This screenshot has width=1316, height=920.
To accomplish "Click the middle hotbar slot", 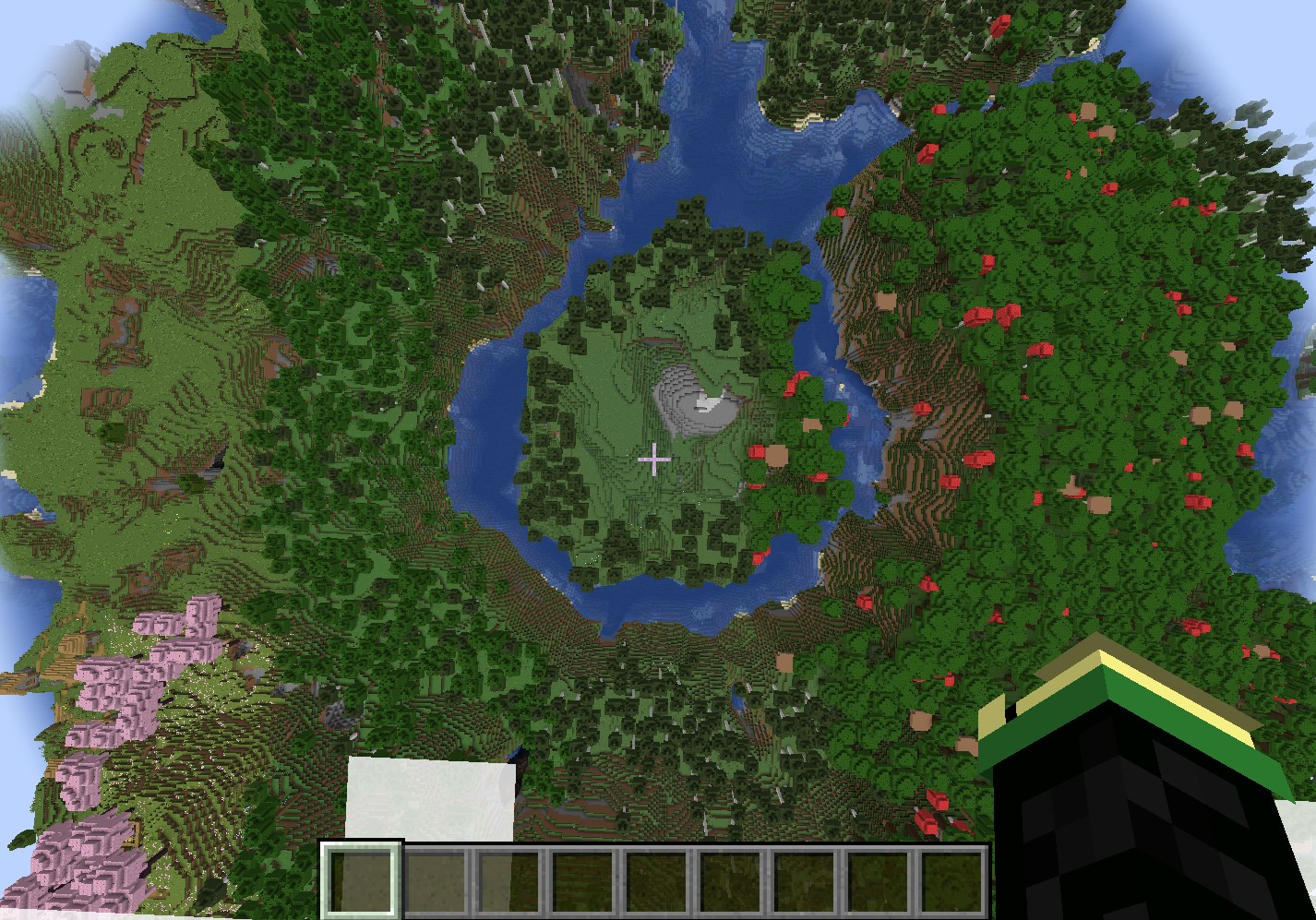I will click(657, 877).
